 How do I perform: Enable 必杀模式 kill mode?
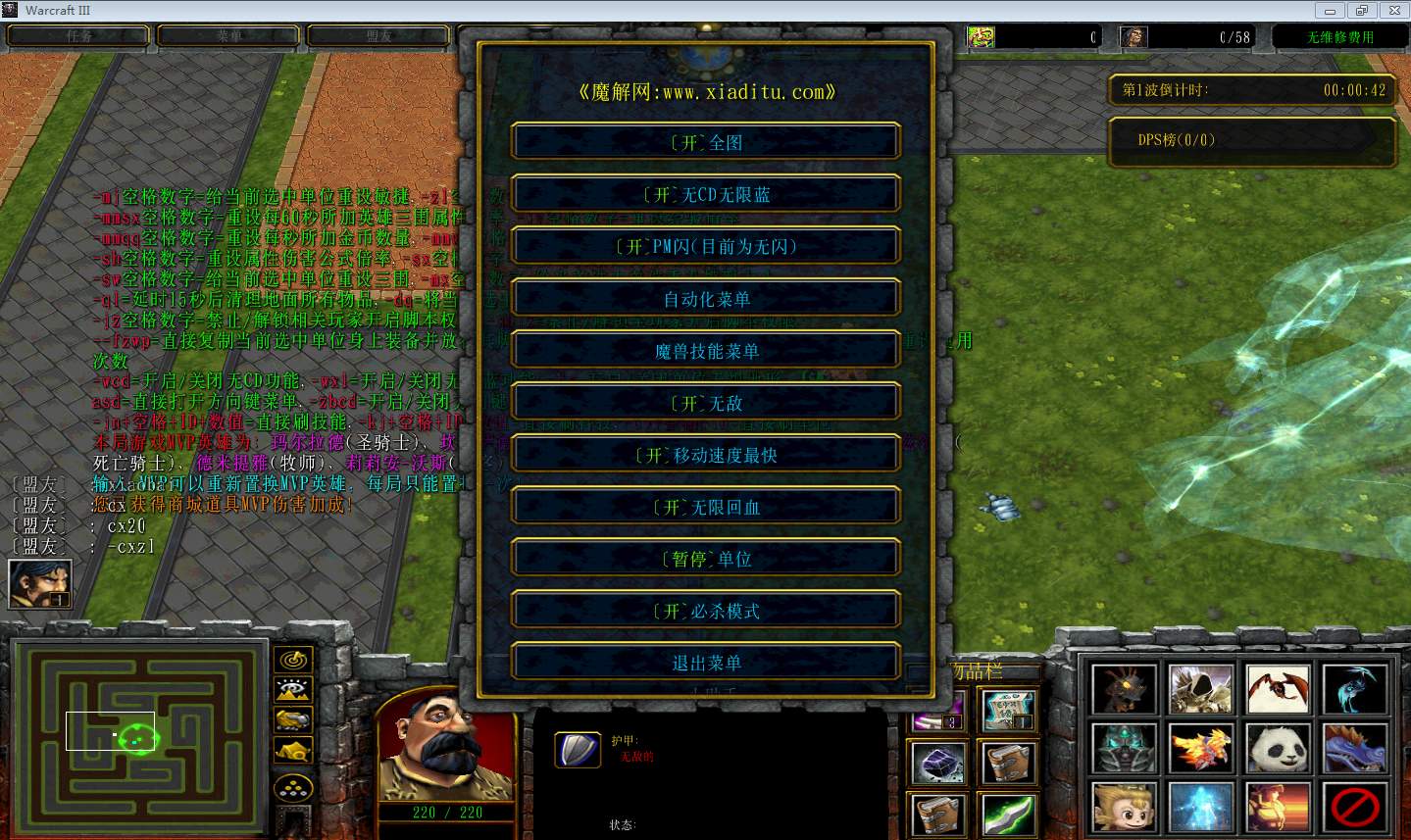pyautogui.click(x=705, y=610)
